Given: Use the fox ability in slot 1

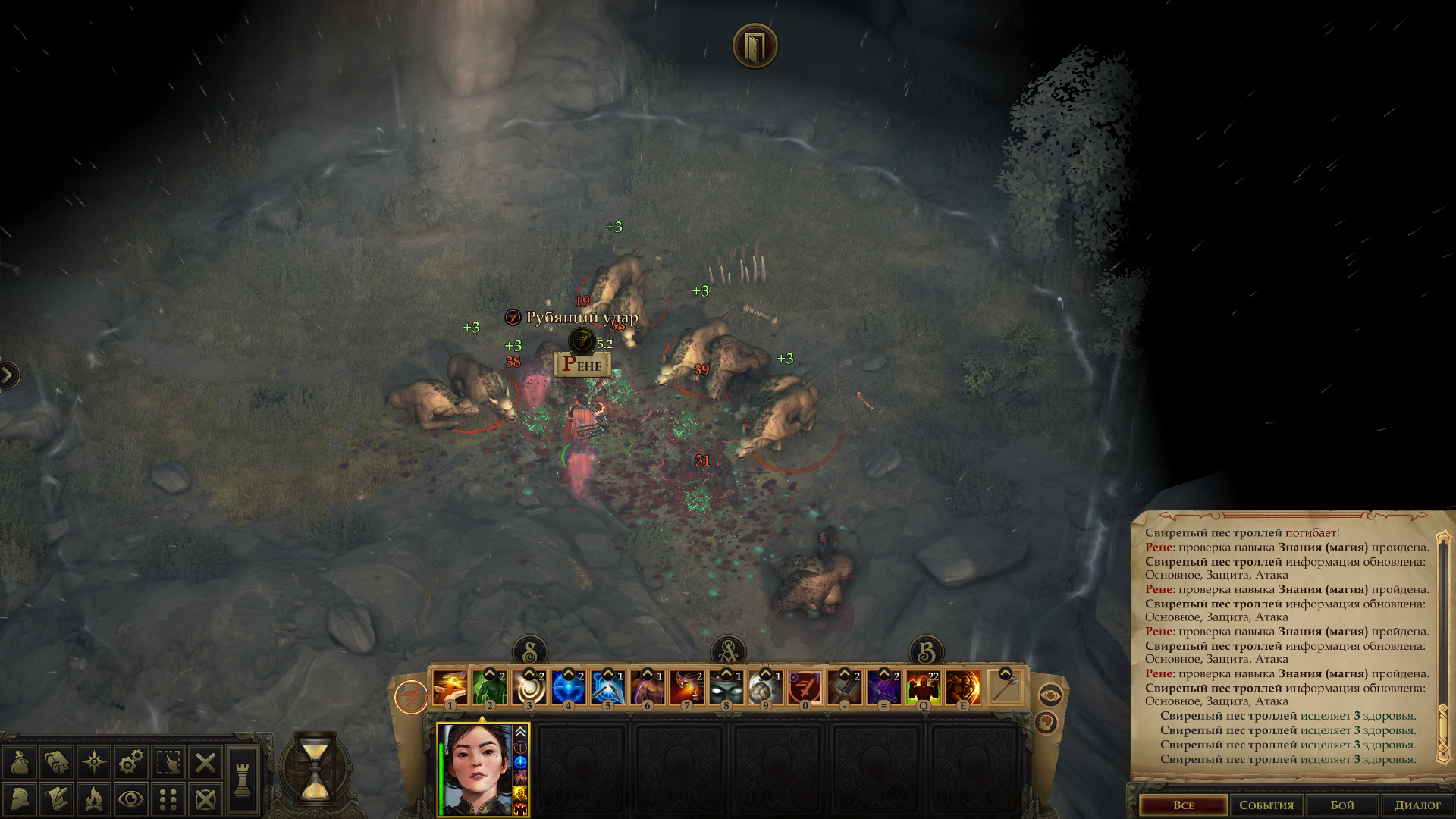Looking at the screenshot, I should (450, 688).
